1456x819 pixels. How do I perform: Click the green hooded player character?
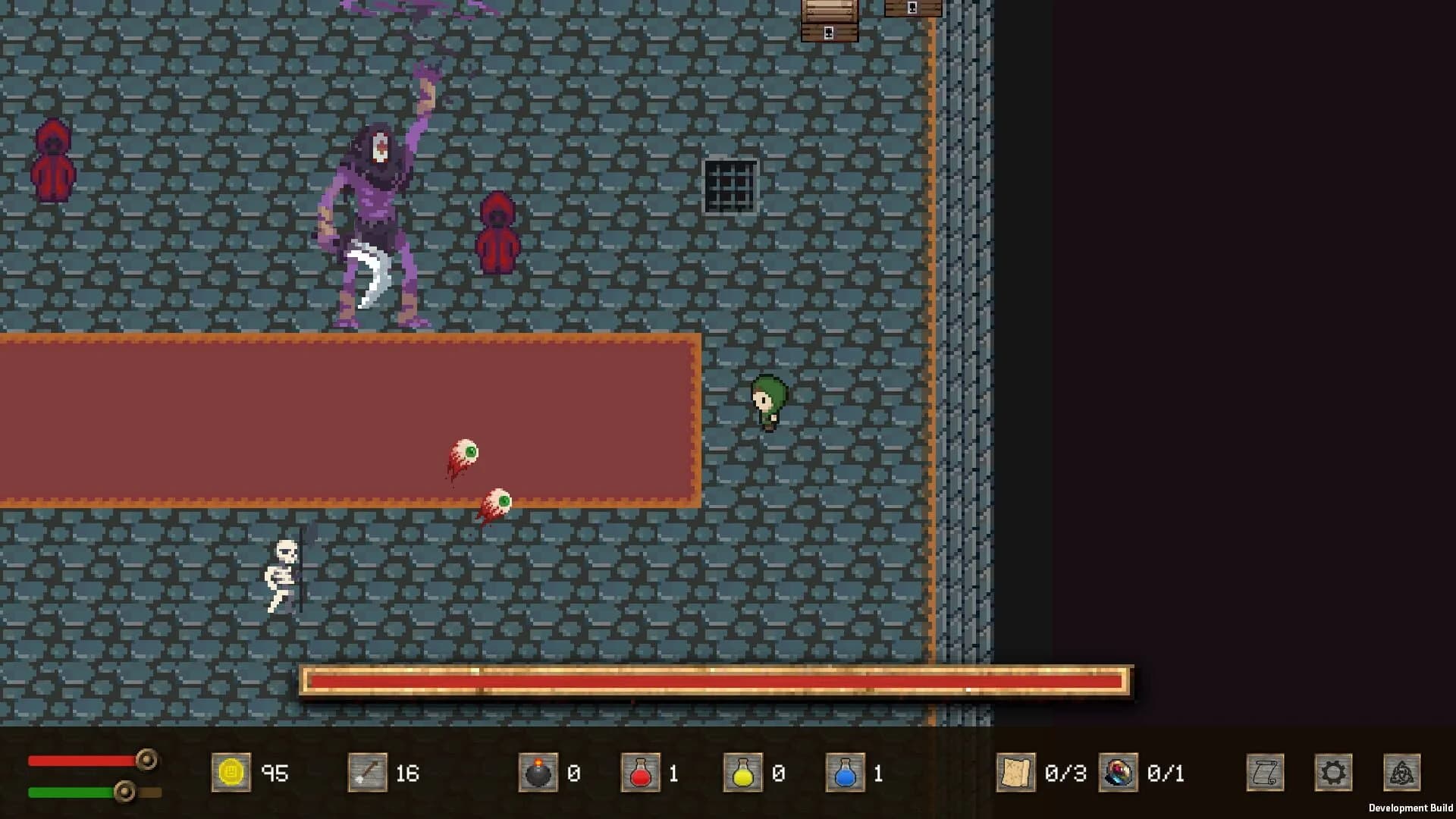(x=768, y=402)
